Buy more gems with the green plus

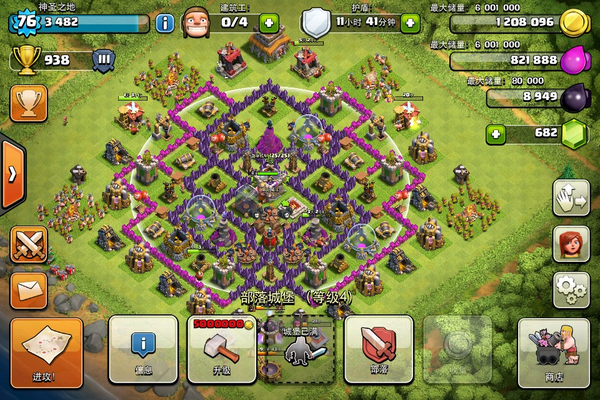[493, 134]
